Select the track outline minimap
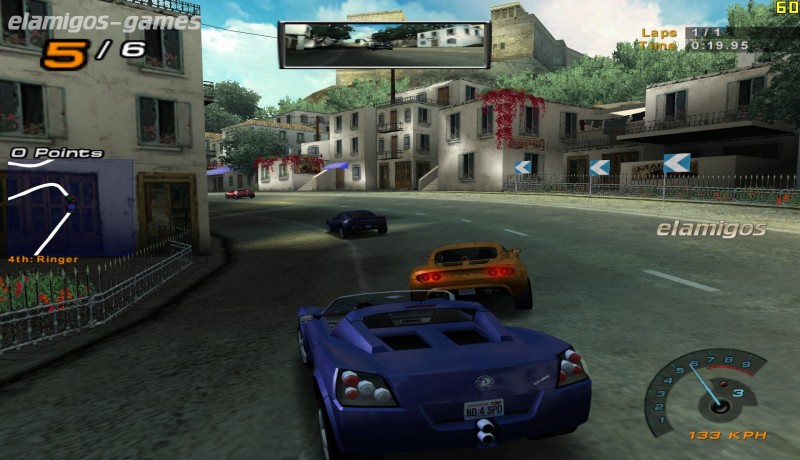Viewport: 800px width, 460px height. 44,210
